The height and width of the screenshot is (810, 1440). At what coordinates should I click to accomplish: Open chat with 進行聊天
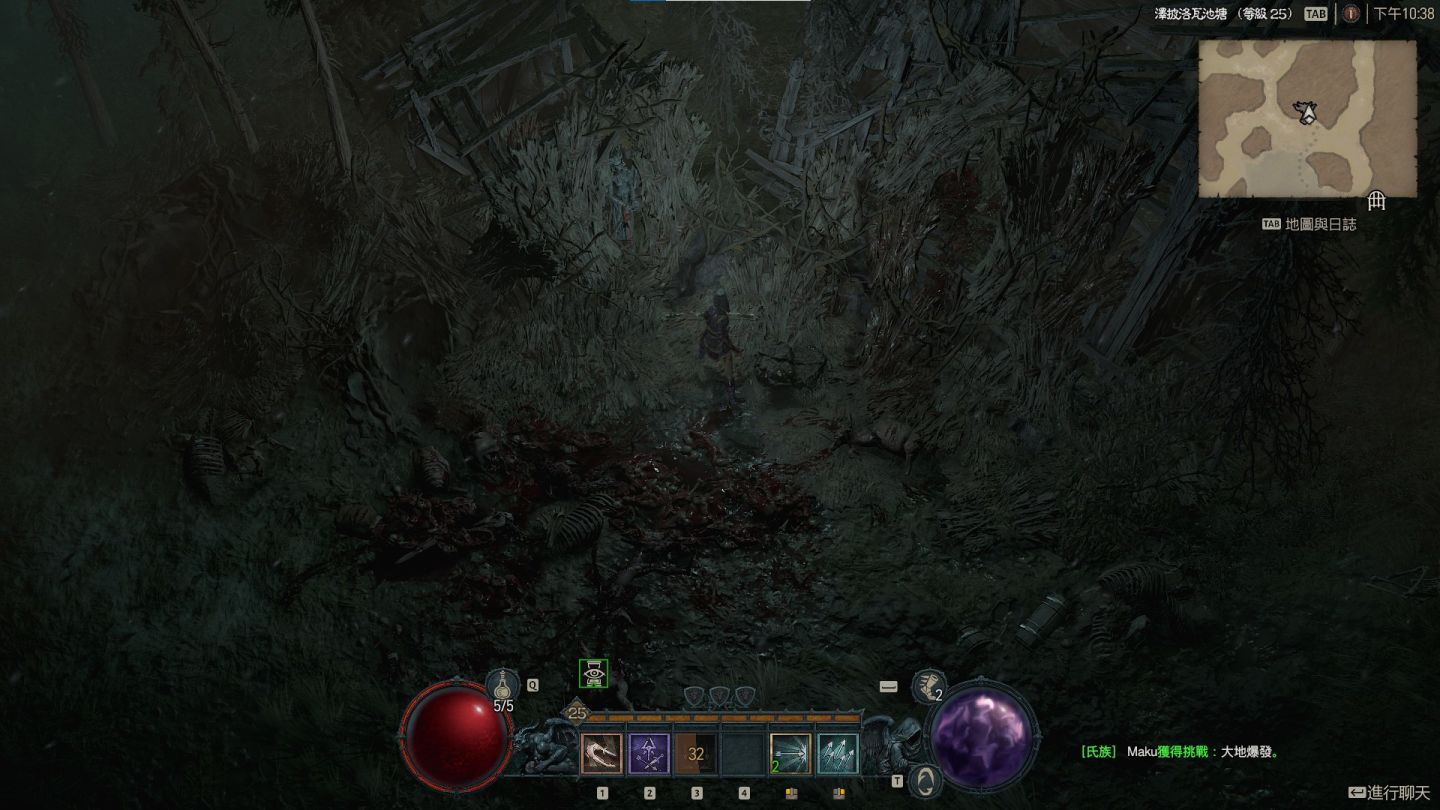click(x=1389, y=793)
